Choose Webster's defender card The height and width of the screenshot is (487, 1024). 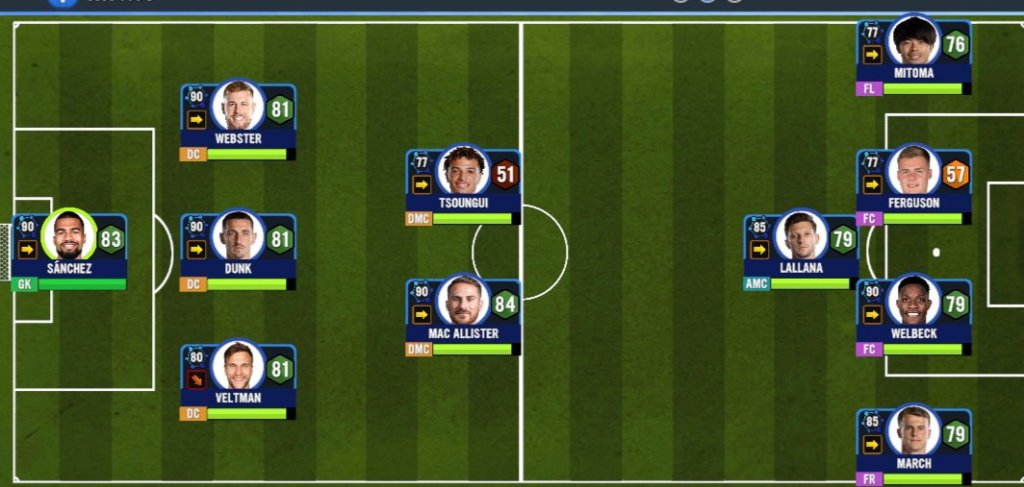[x=238, y=119]
